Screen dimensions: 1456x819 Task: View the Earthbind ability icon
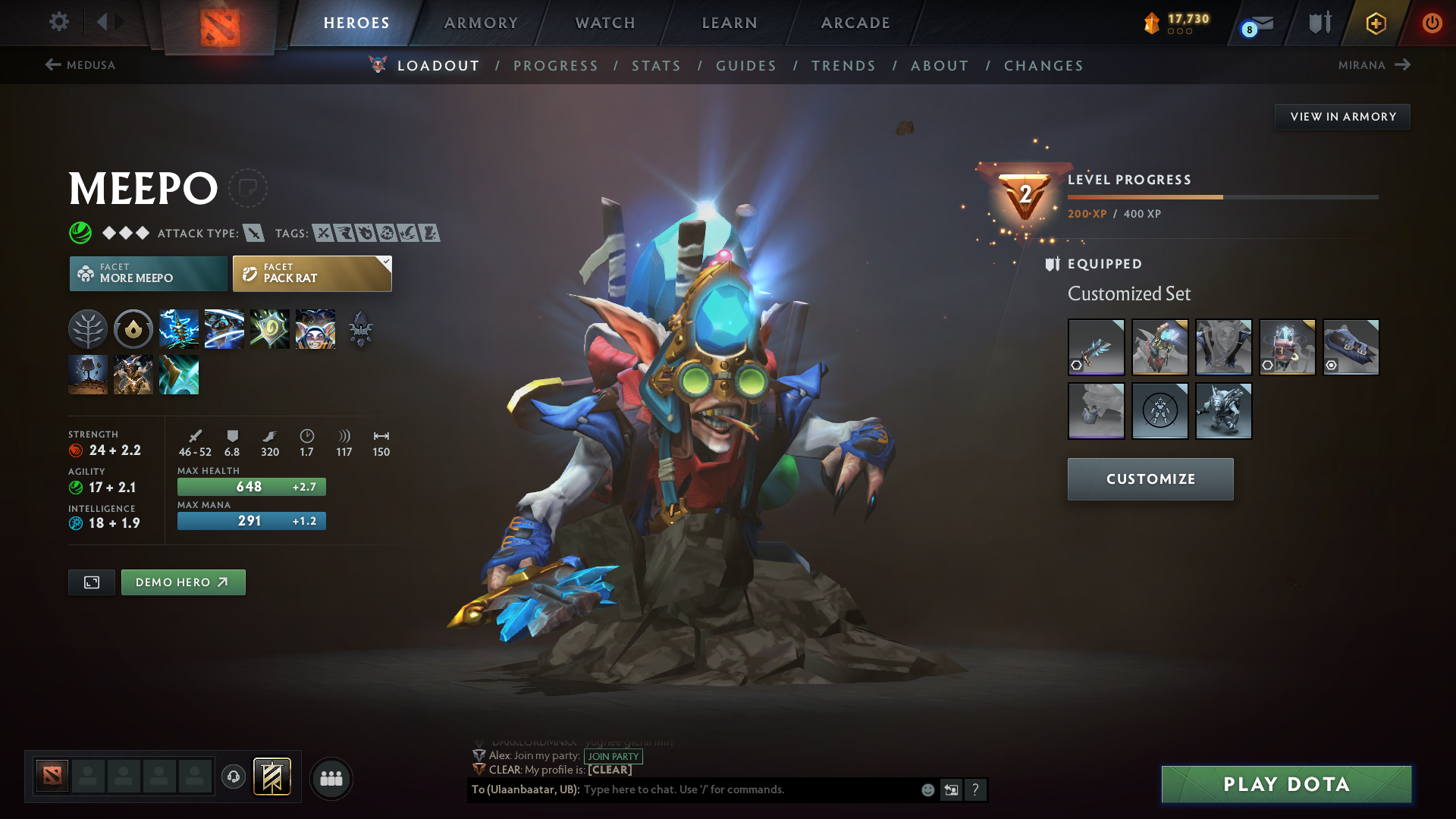click(179, 328)
